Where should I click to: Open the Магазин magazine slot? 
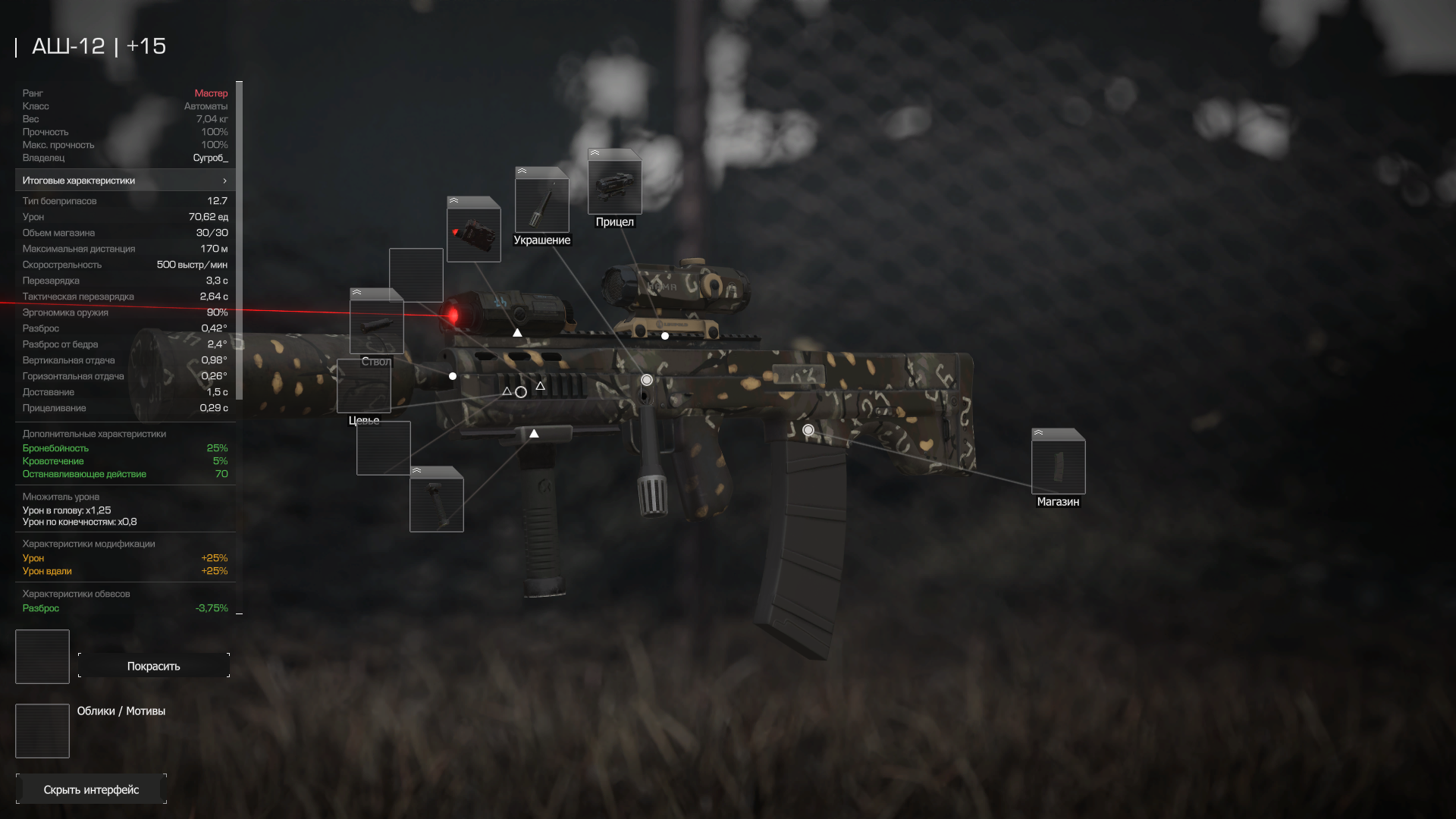coord(1058,463)
